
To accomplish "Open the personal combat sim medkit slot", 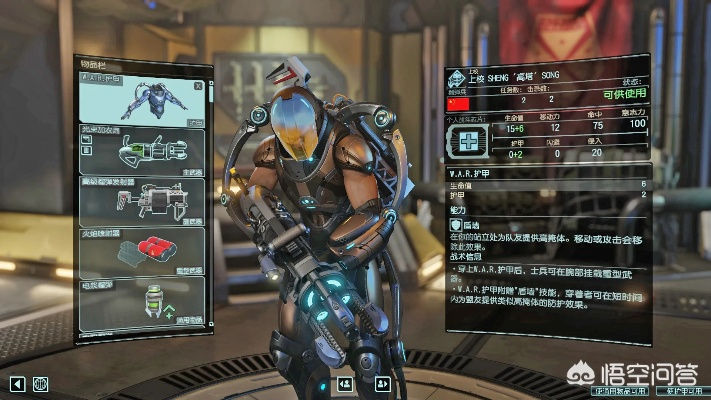I will pyautogui.click(x=466, y=140).
